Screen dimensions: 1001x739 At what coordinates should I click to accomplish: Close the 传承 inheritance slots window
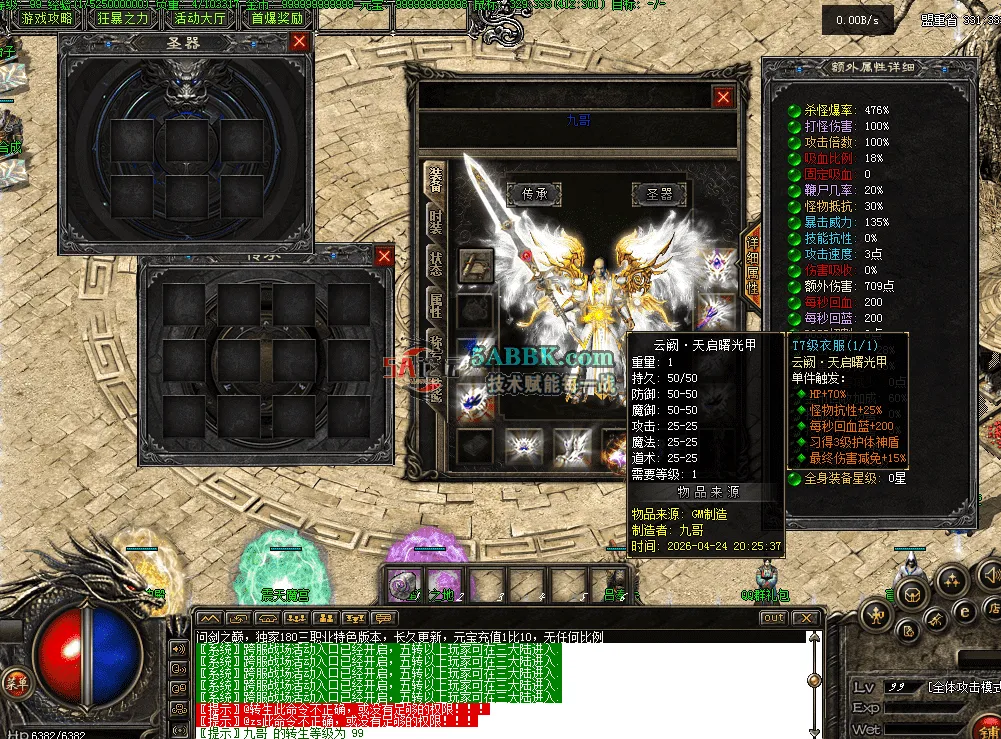[384, 257]
